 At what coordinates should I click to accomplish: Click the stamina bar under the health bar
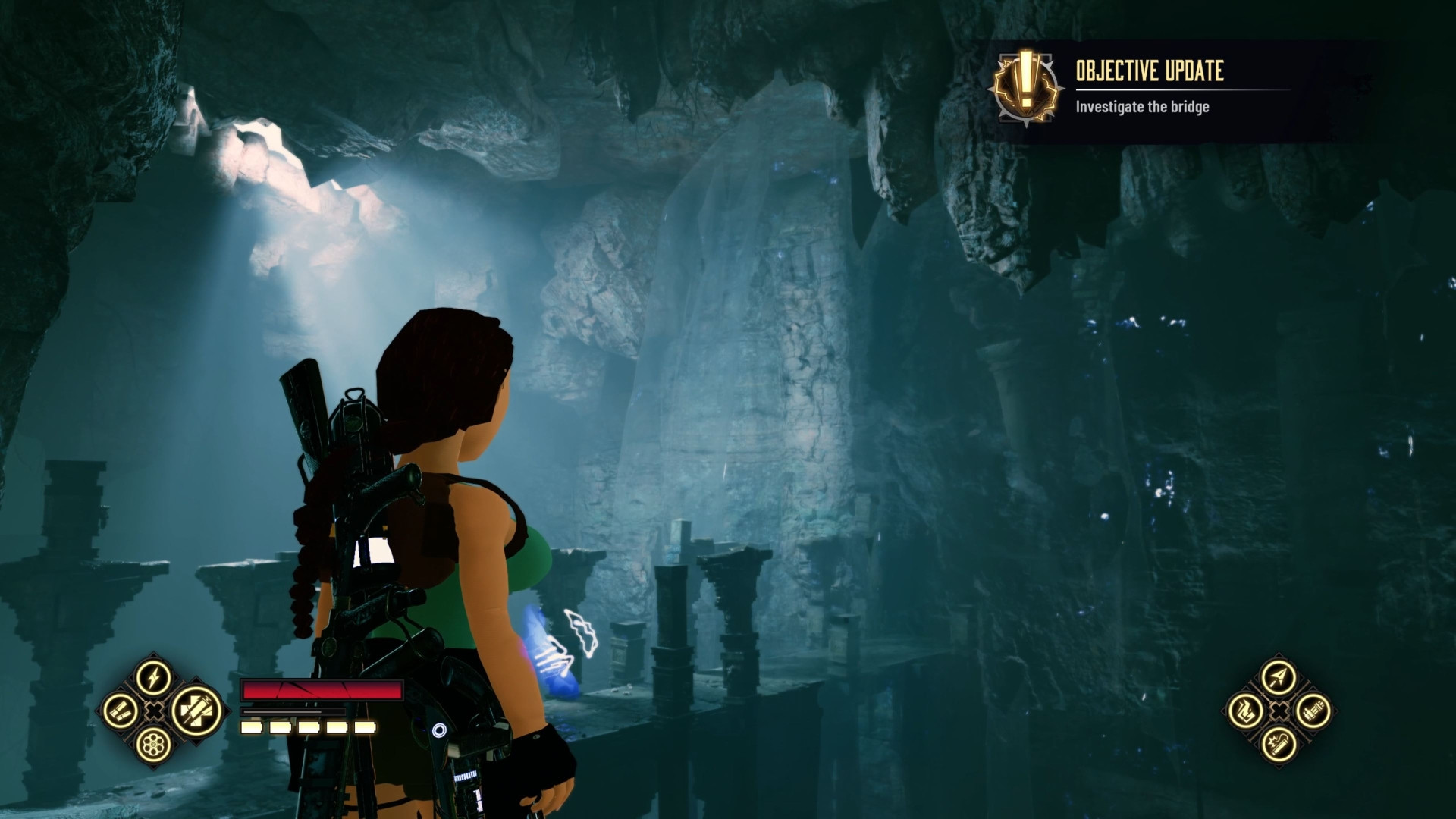pyautogui.click(x=294, y=711)
